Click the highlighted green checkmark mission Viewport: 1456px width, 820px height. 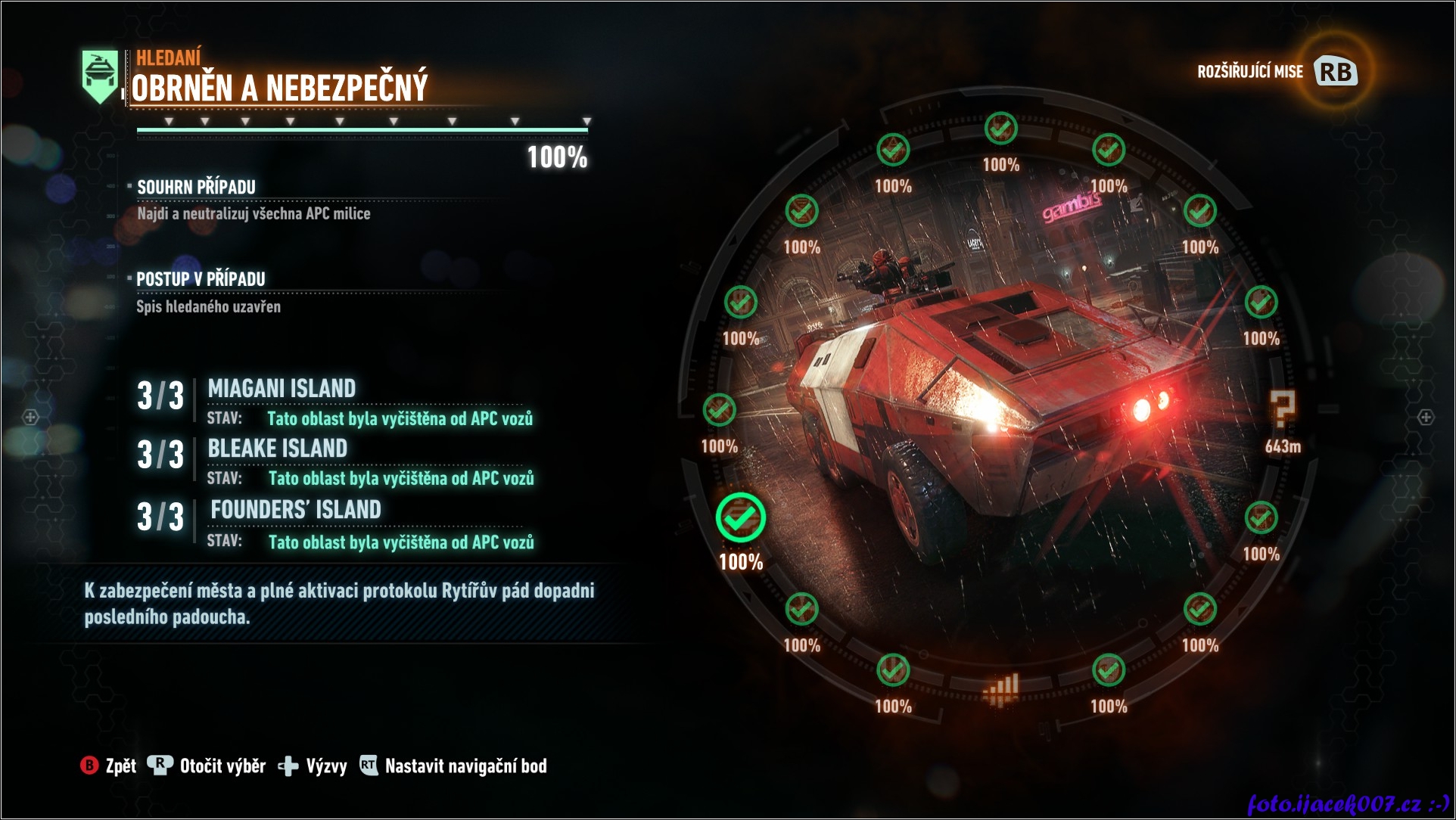pos(741,518)
